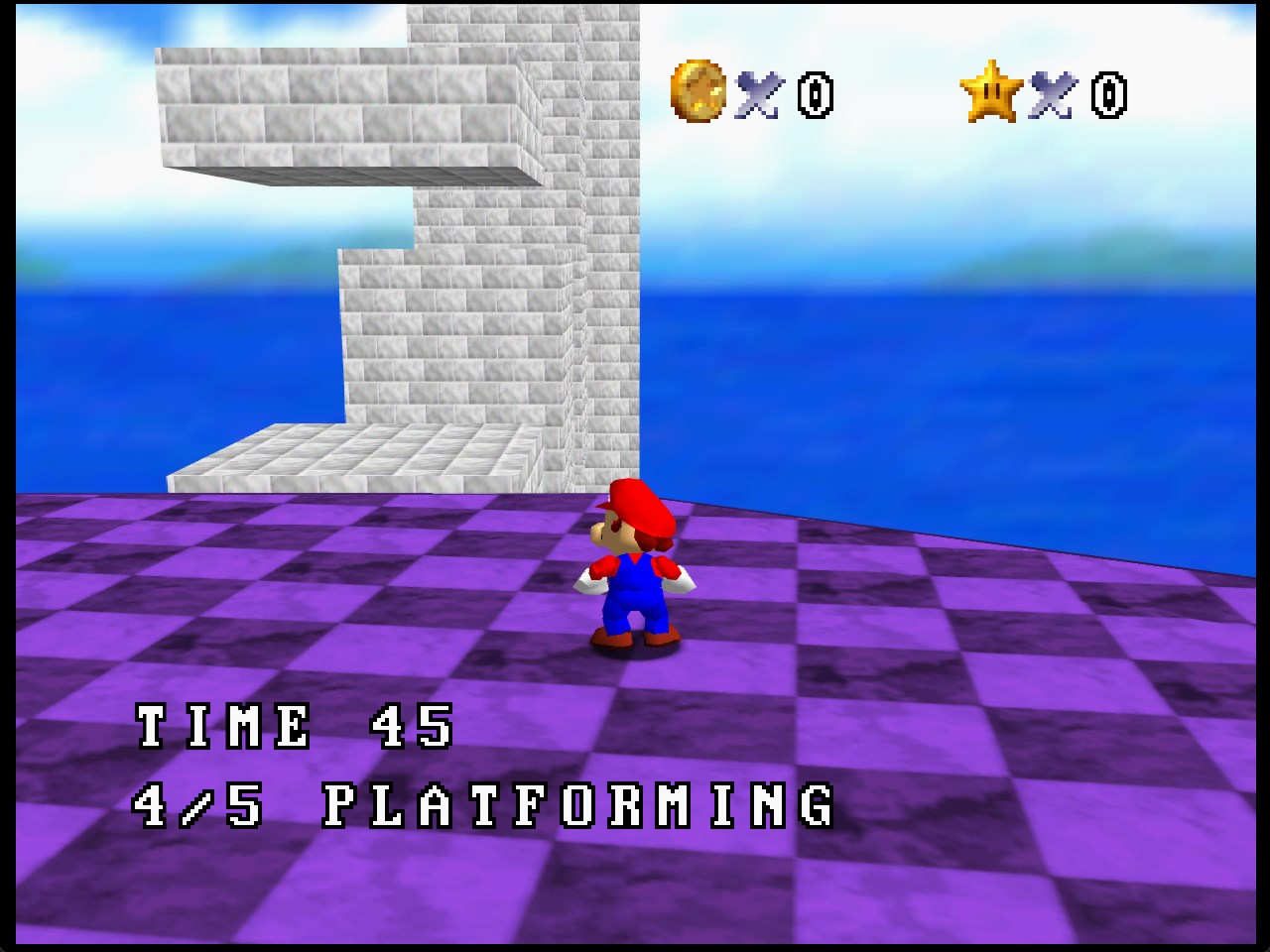Viewport: 1270px width, 952px height.
Task: Select the multiplier X next to the coin
Action: [x=760, y=96]
